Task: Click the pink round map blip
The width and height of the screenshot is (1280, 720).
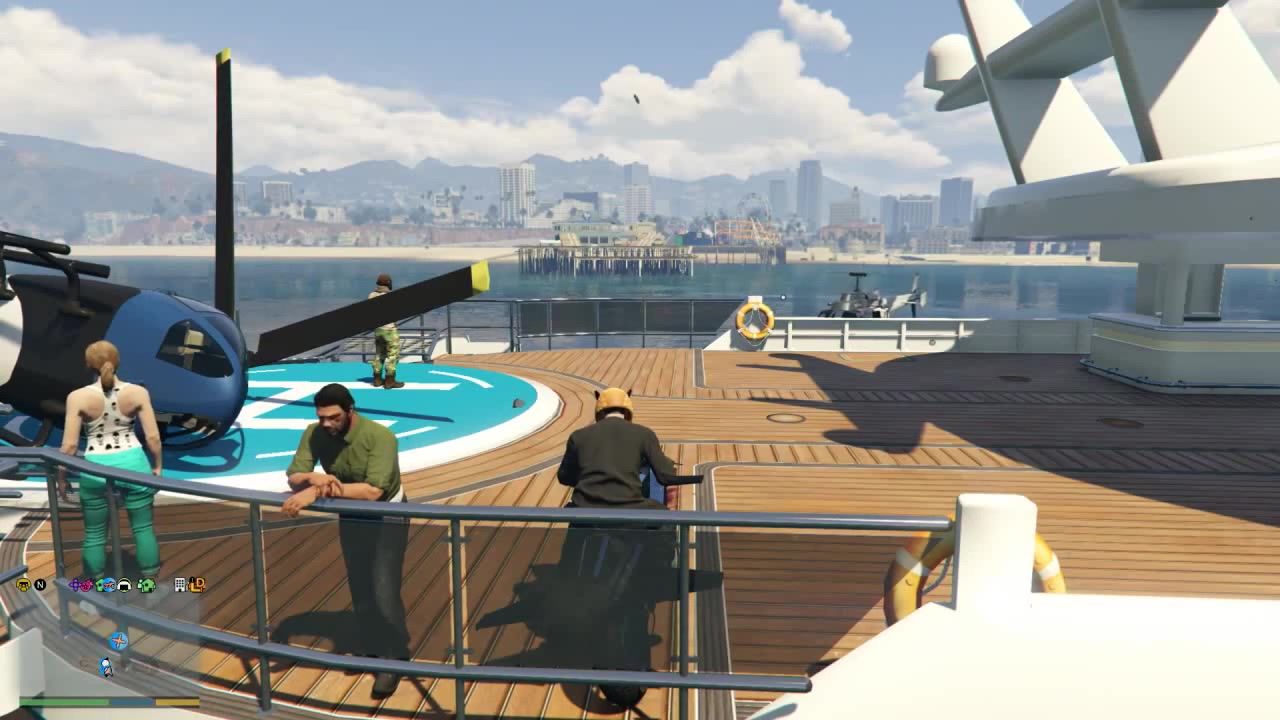Action: (88, 585)
